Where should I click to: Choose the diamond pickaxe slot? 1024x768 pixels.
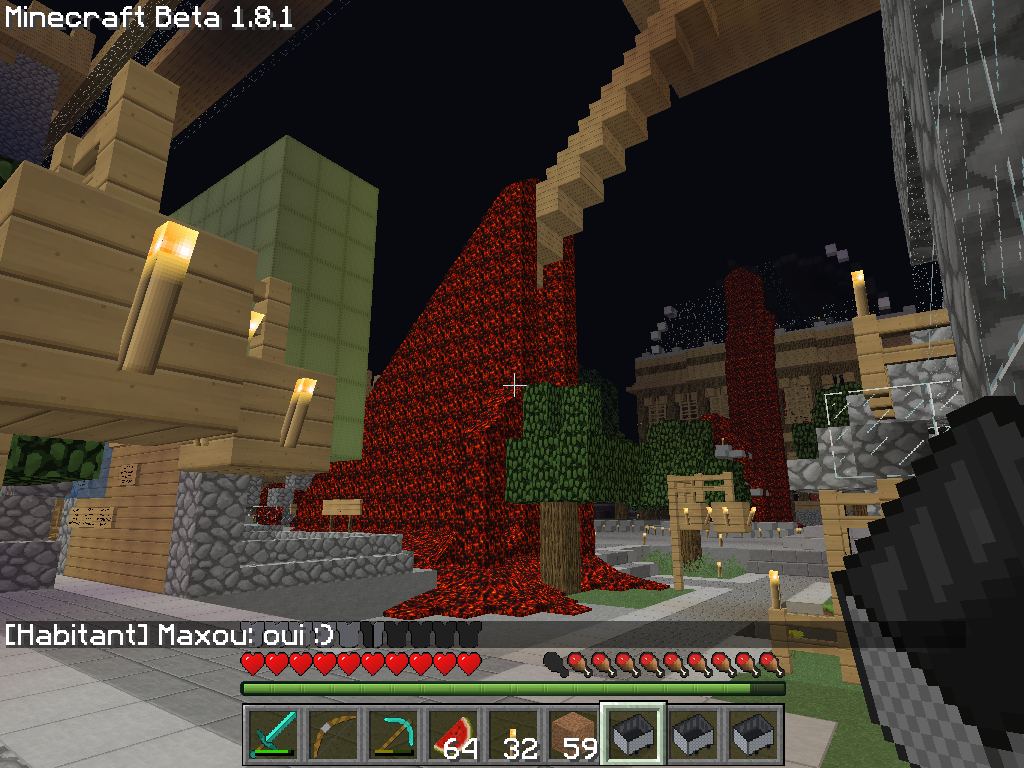393,736
